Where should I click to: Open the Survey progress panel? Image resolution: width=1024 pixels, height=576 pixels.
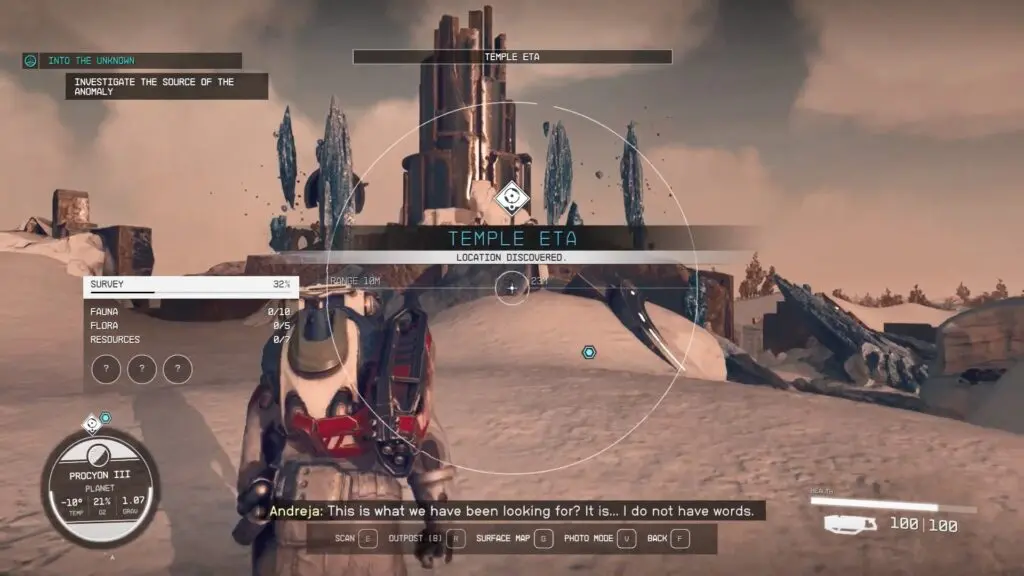click(192, 285)
